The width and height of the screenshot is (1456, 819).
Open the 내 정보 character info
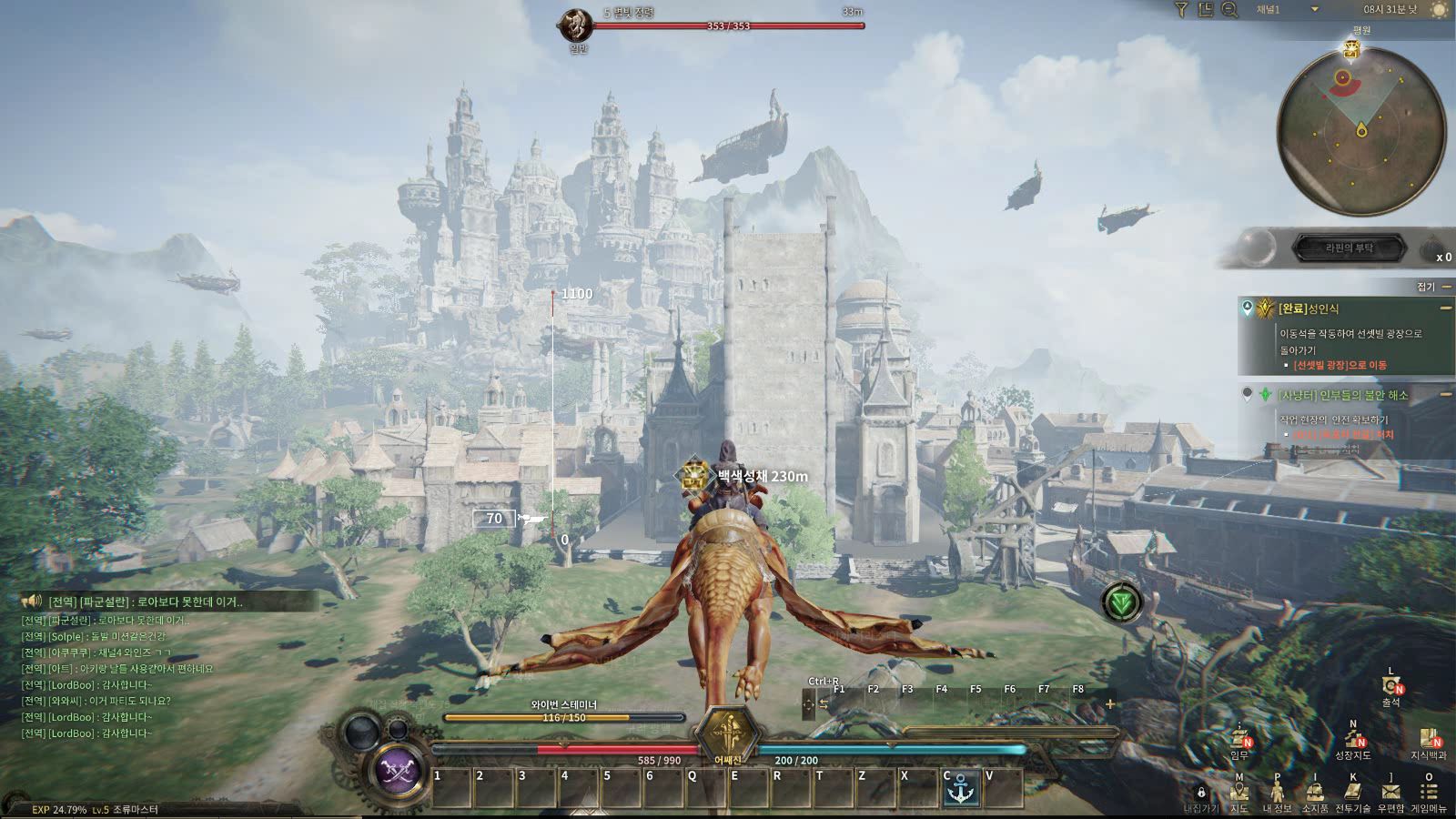(1277, 793)
